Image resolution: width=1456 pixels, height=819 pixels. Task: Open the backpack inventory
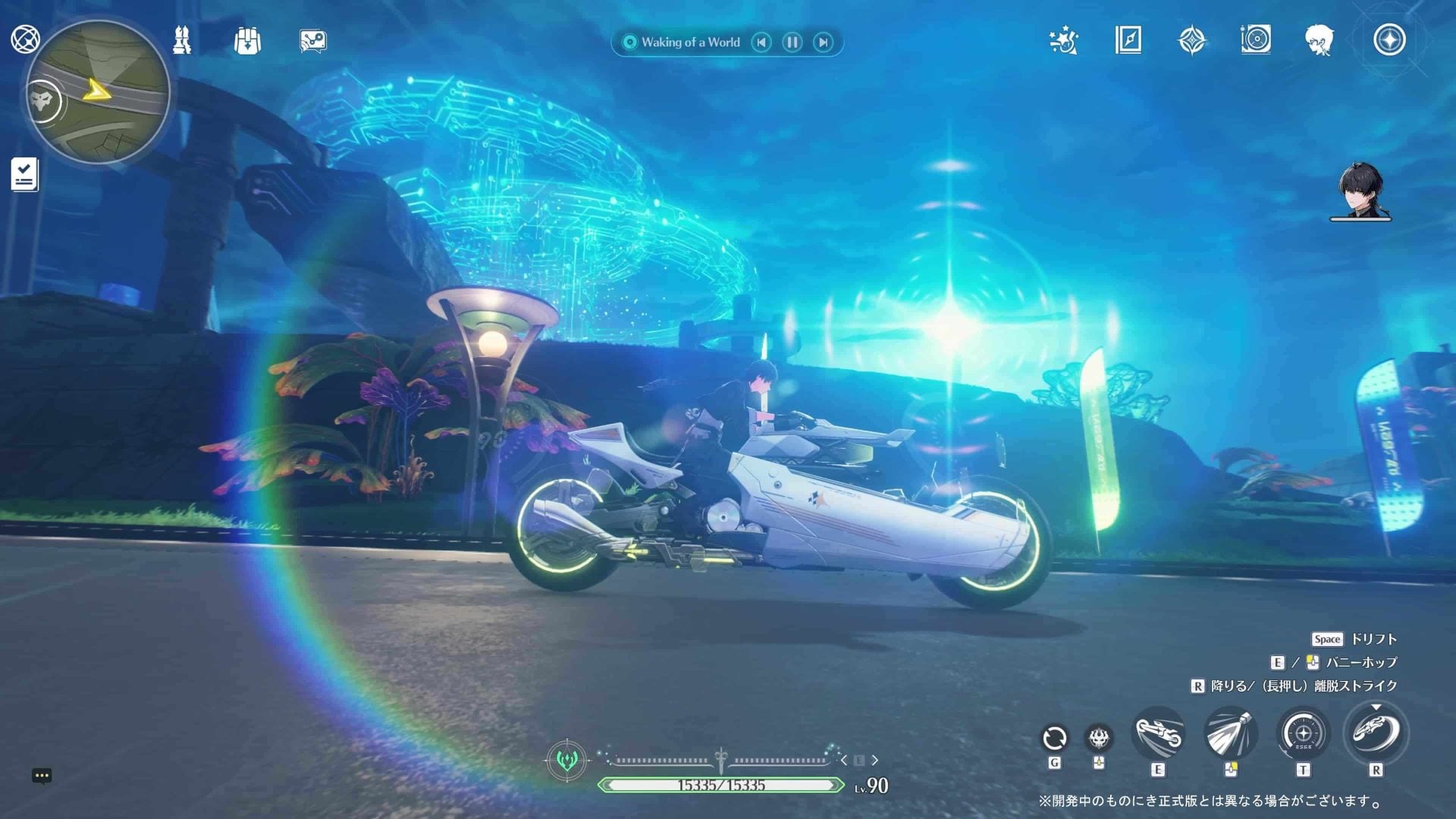(247, 41)
